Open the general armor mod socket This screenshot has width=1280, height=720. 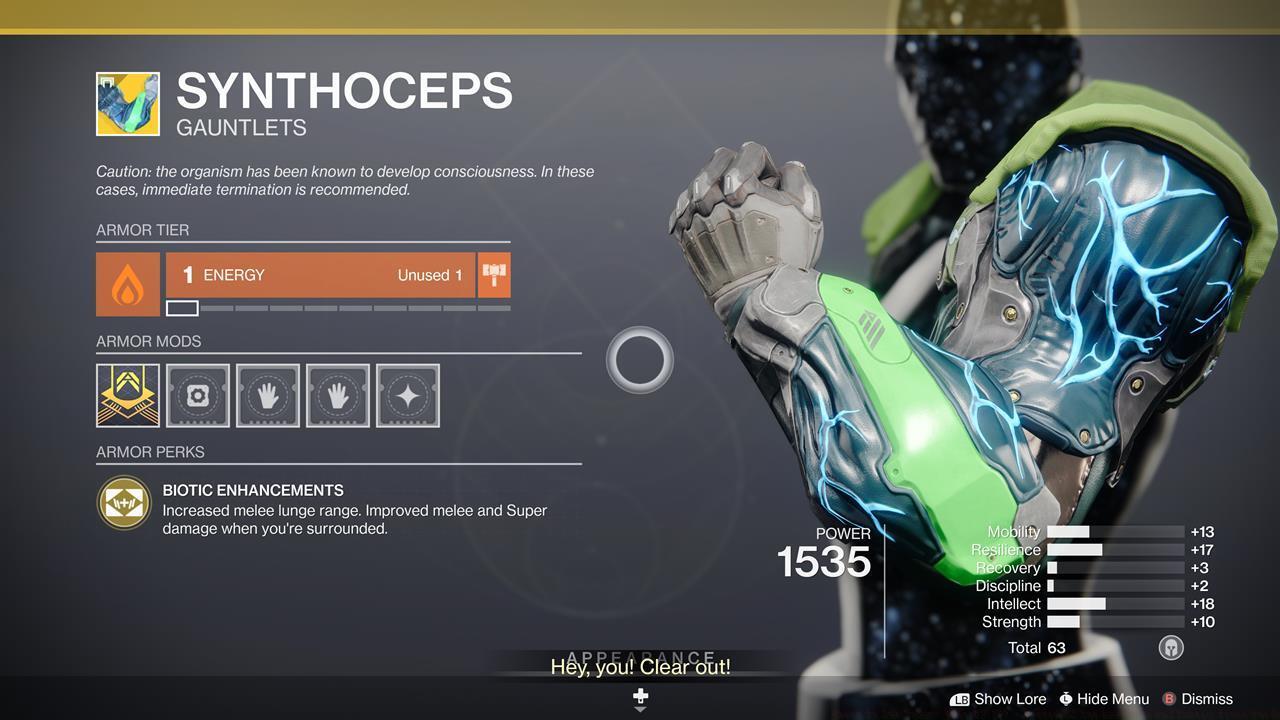pos(197,395)
